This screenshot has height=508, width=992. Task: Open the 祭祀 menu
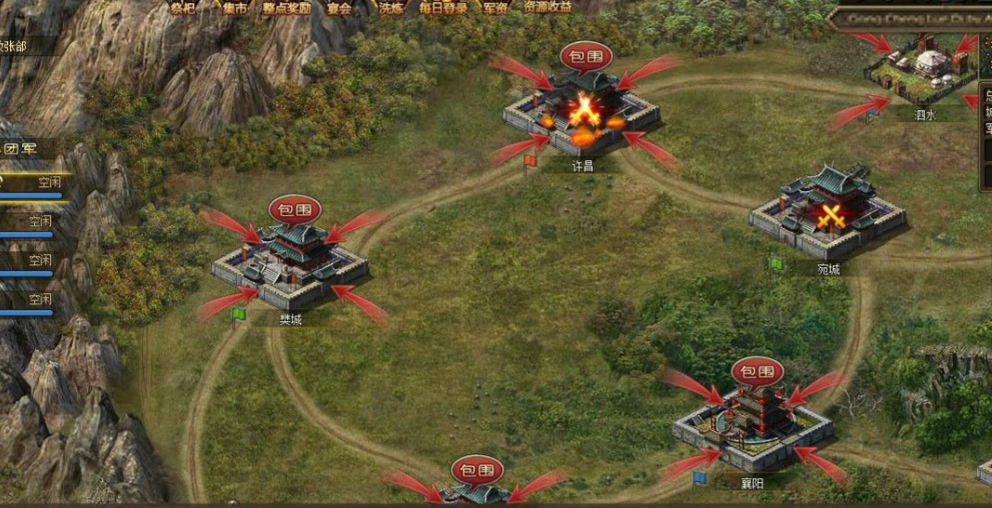coord(183,8)
